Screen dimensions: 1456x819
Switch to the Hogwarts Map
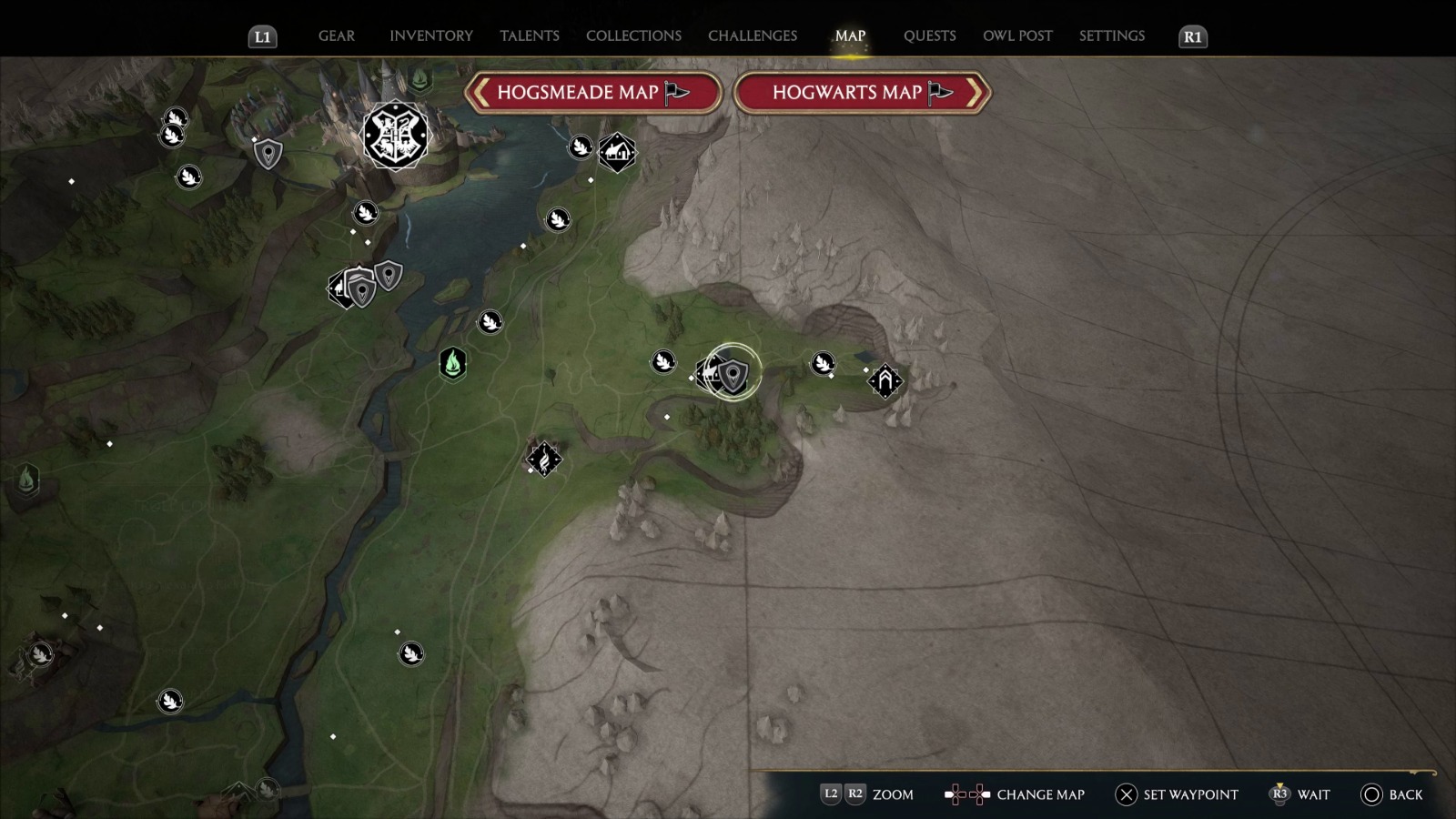(x=862, y=93)
